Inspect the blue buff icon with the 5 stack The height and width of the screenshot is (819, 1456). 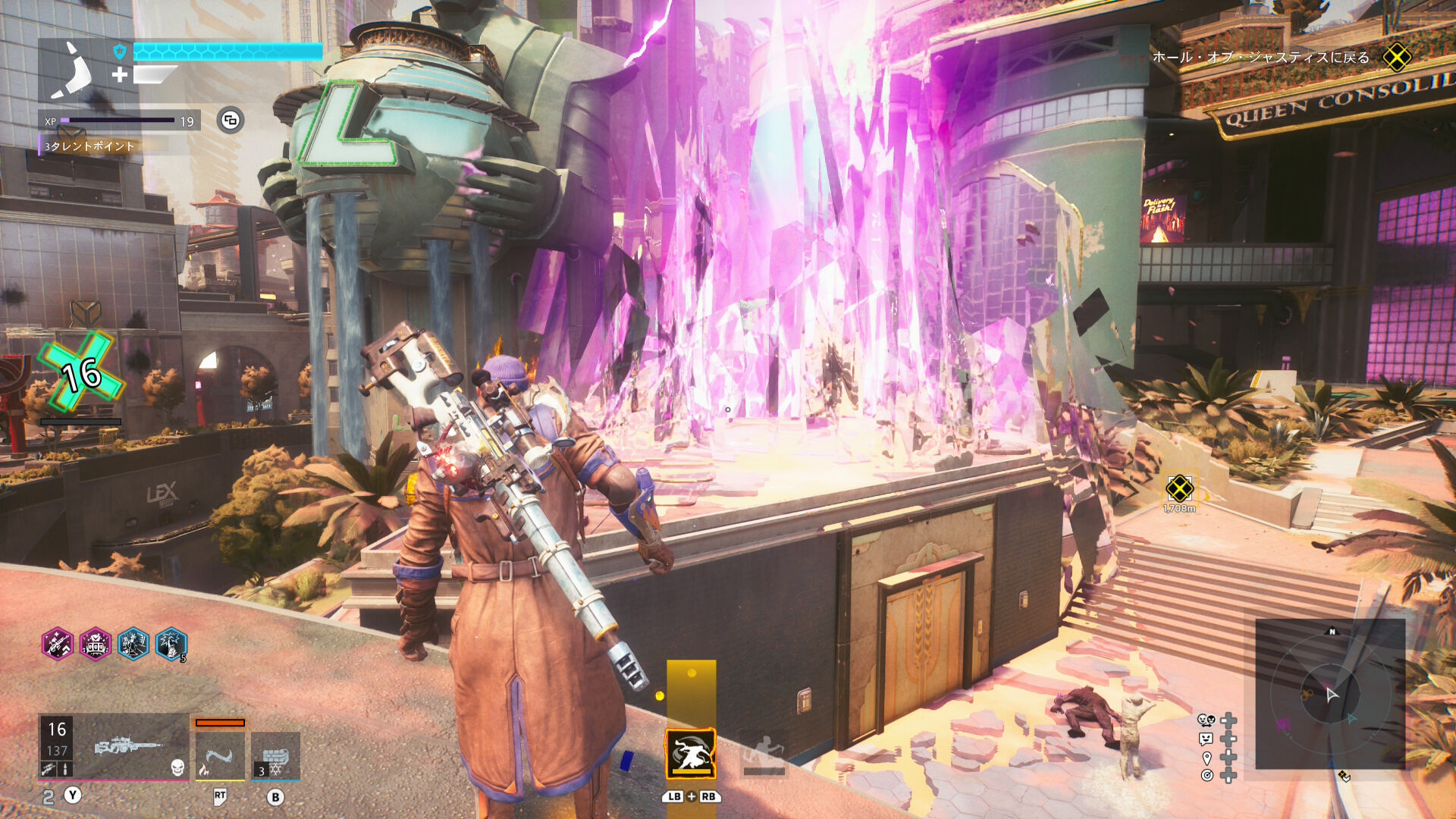tap(171, 645)
